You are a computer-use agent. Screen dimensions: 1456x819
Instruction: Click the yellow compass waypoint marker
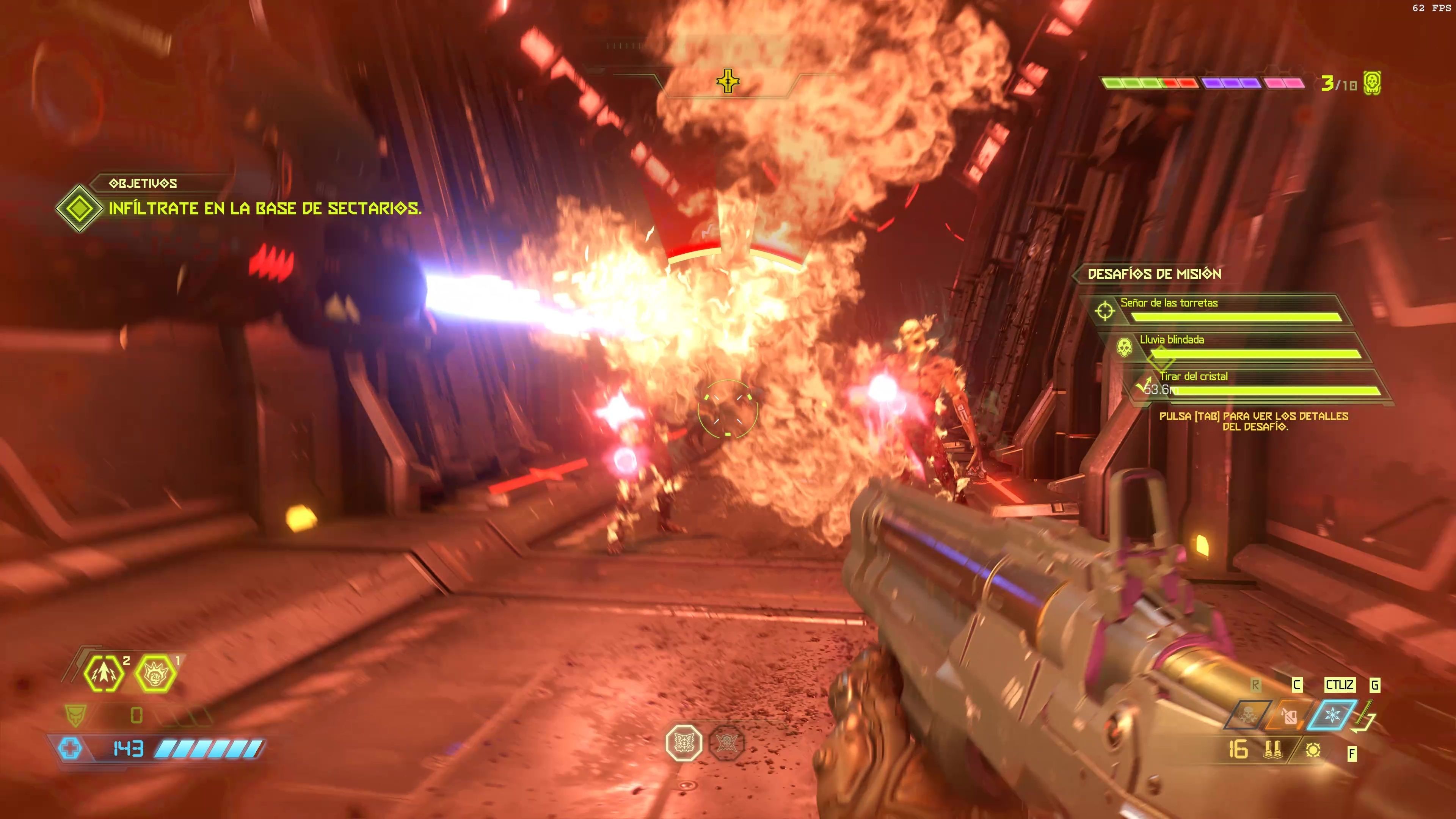click(728, 82)
